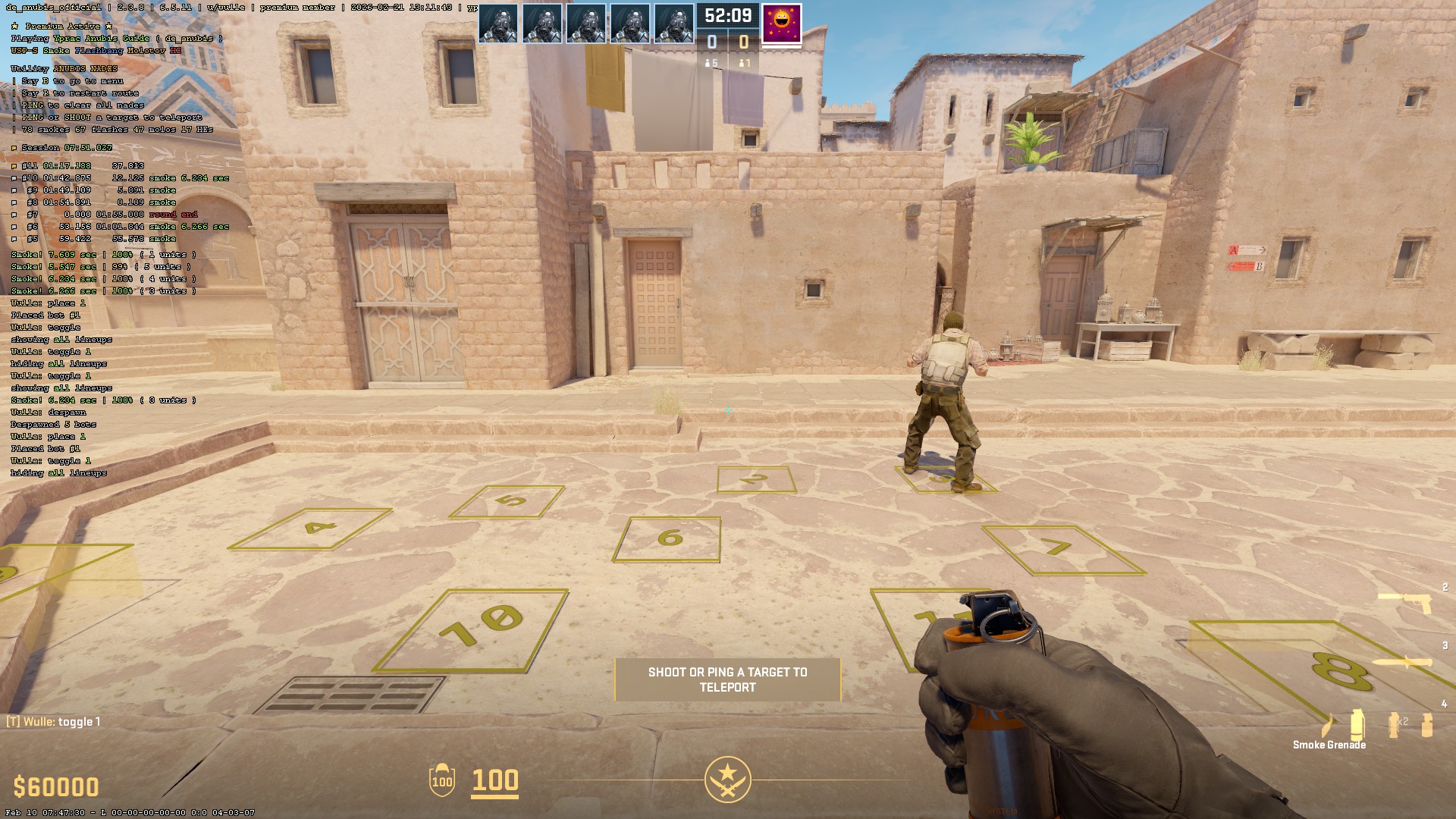Click the smiley face player avatar
This screenshot has width=1456, height=819.
click(781, 22)
